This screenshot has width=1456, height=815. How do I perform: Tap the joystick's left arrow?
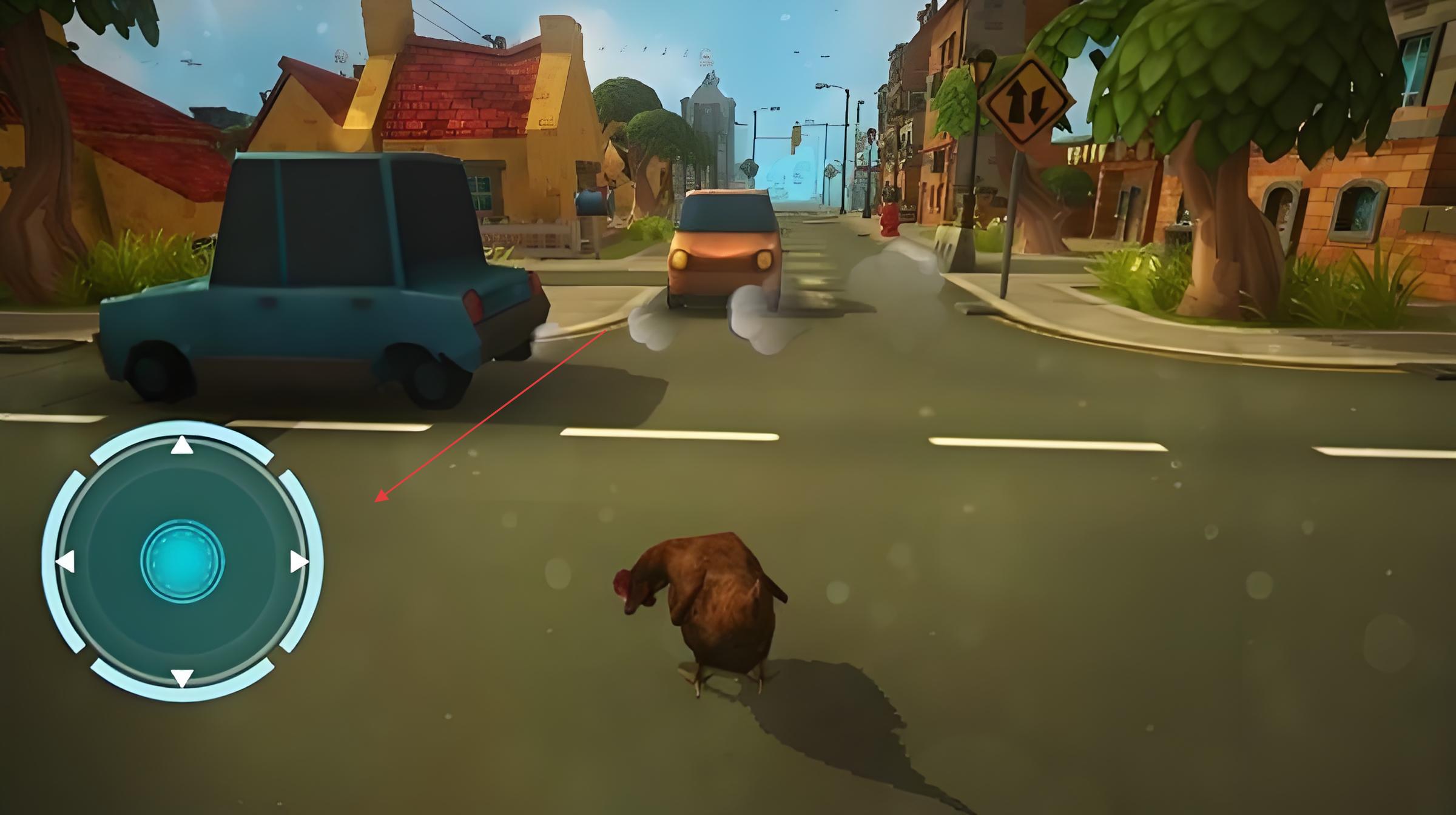(66, 562)
